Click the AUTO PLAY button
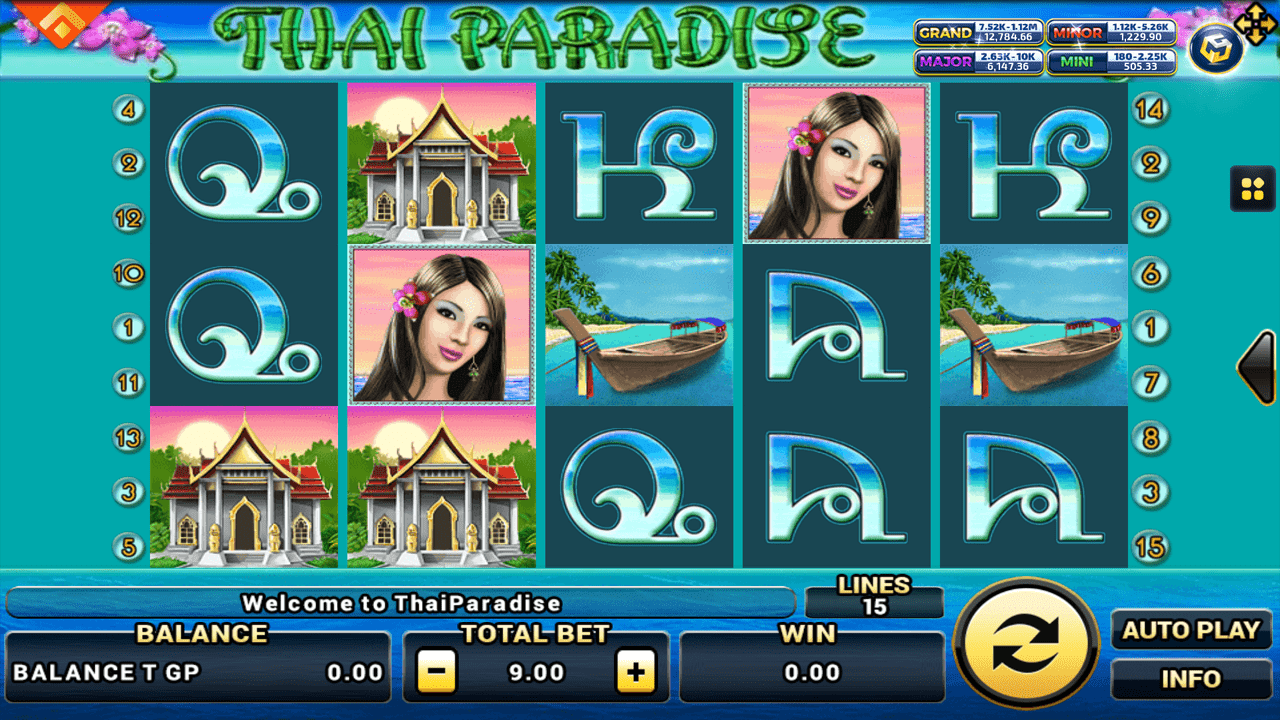 pos(1191,630)
